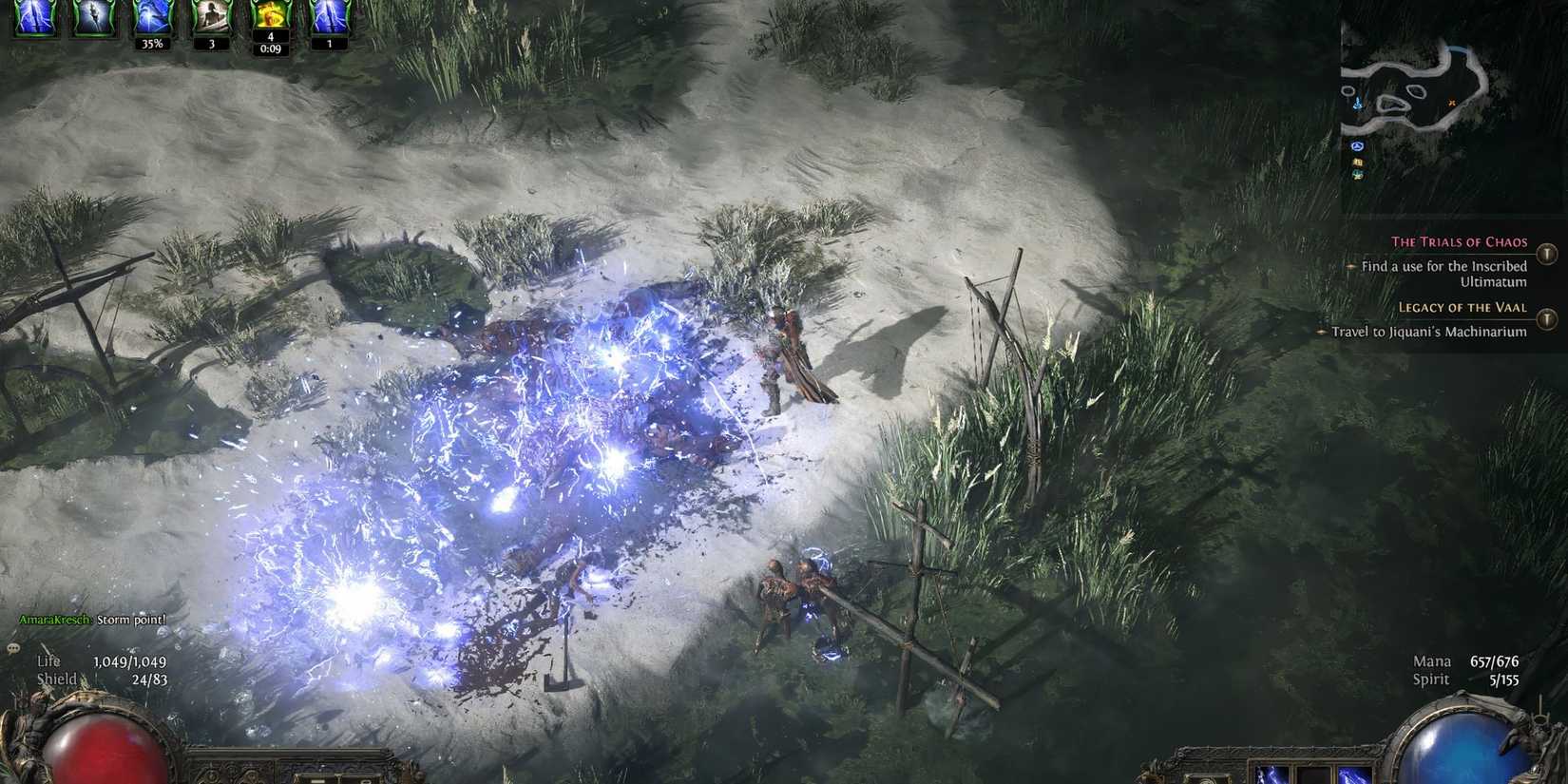Click the lightning buff icon showing 1 stack
1568x784 pixels.
[328, 16]
